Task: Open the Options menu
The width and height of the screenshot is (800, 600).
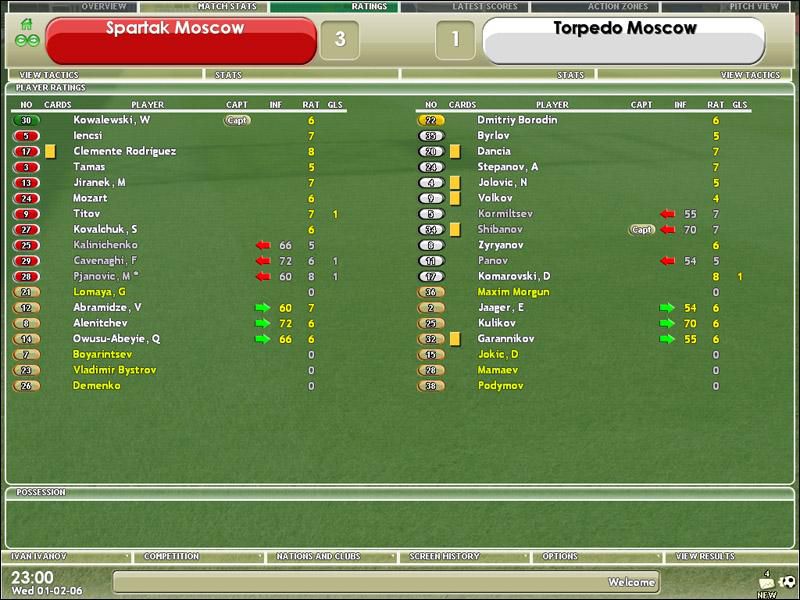Action: [560, 557]
